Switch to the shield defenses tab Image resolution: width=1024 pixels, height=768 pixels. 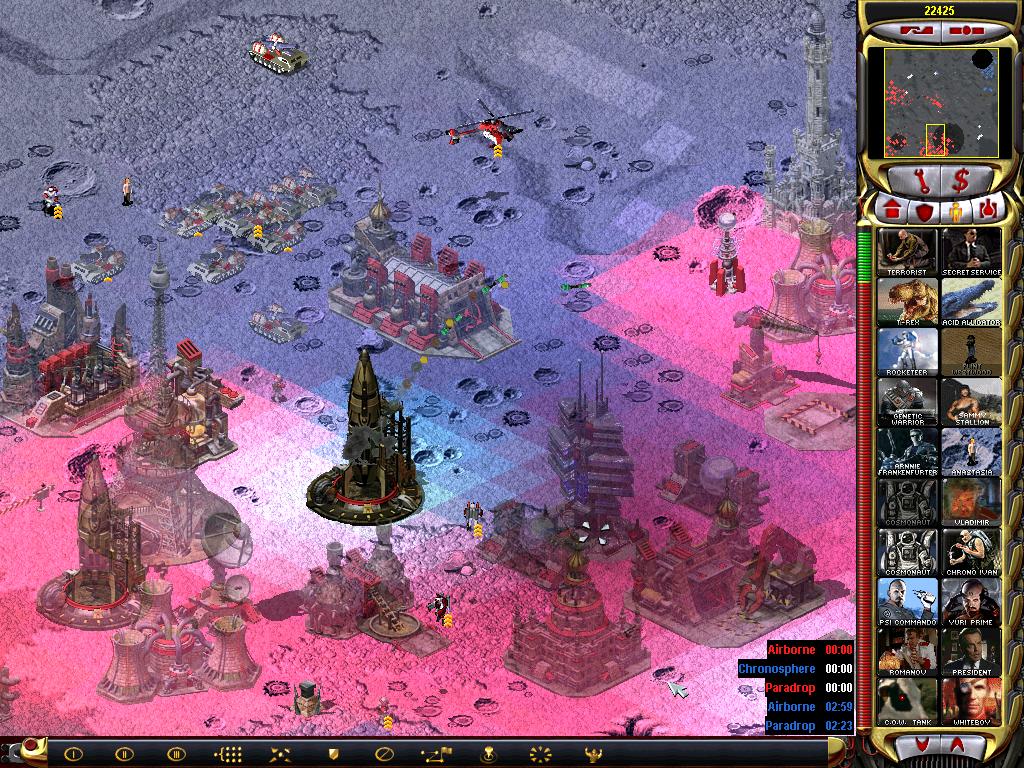pyautogui.click(x=923, y=211)
